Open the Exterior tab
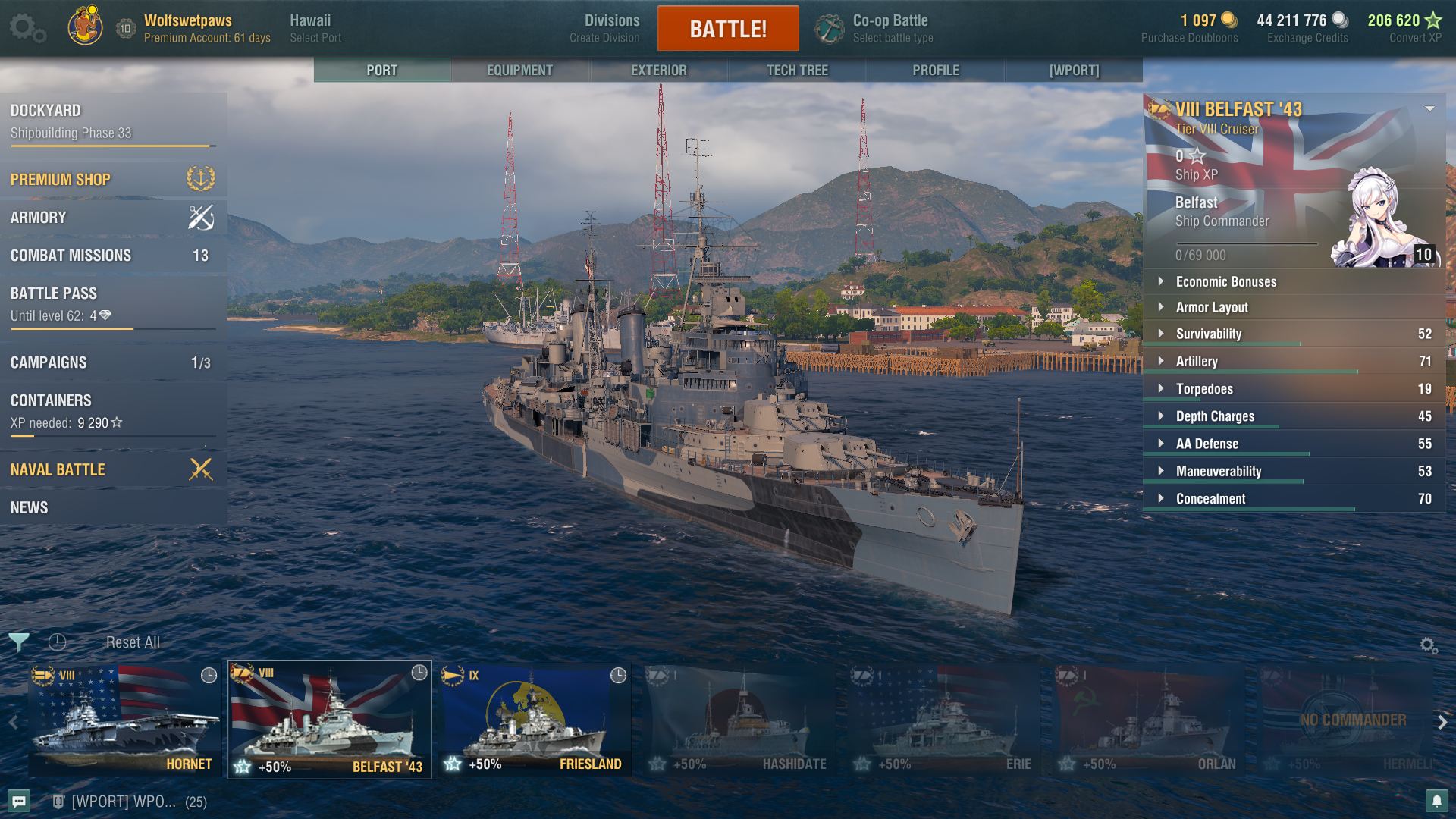 (658, 70)
